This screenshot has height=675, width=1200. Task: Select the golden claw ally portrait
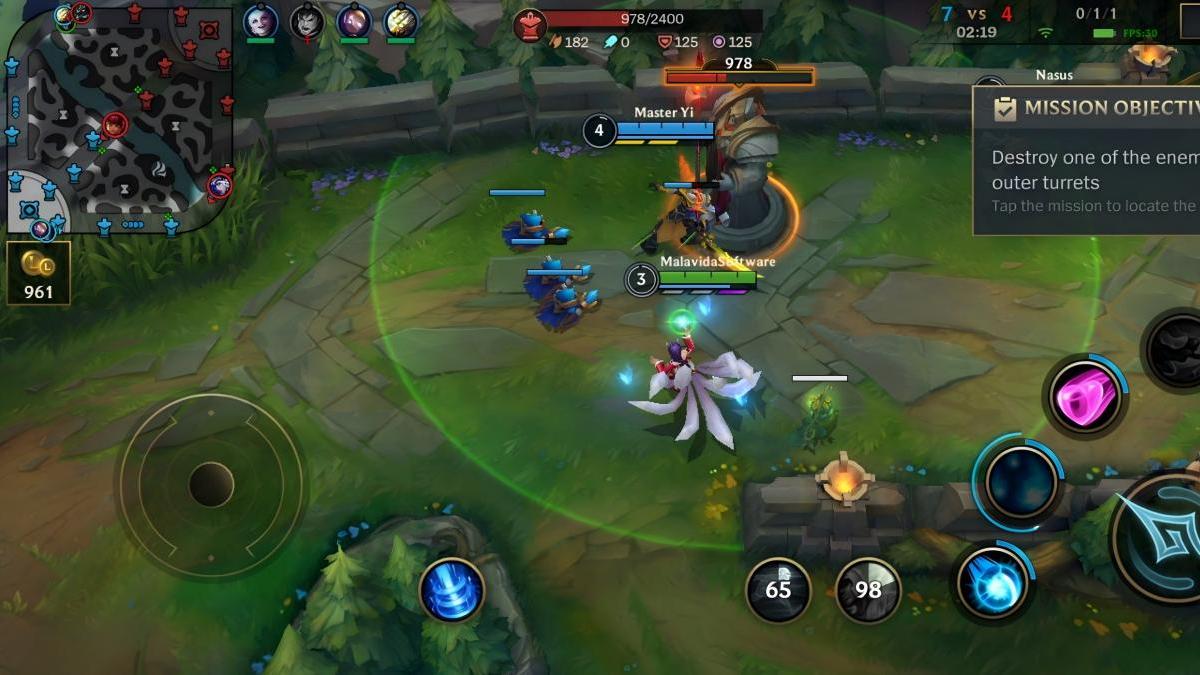pos(400,20)
